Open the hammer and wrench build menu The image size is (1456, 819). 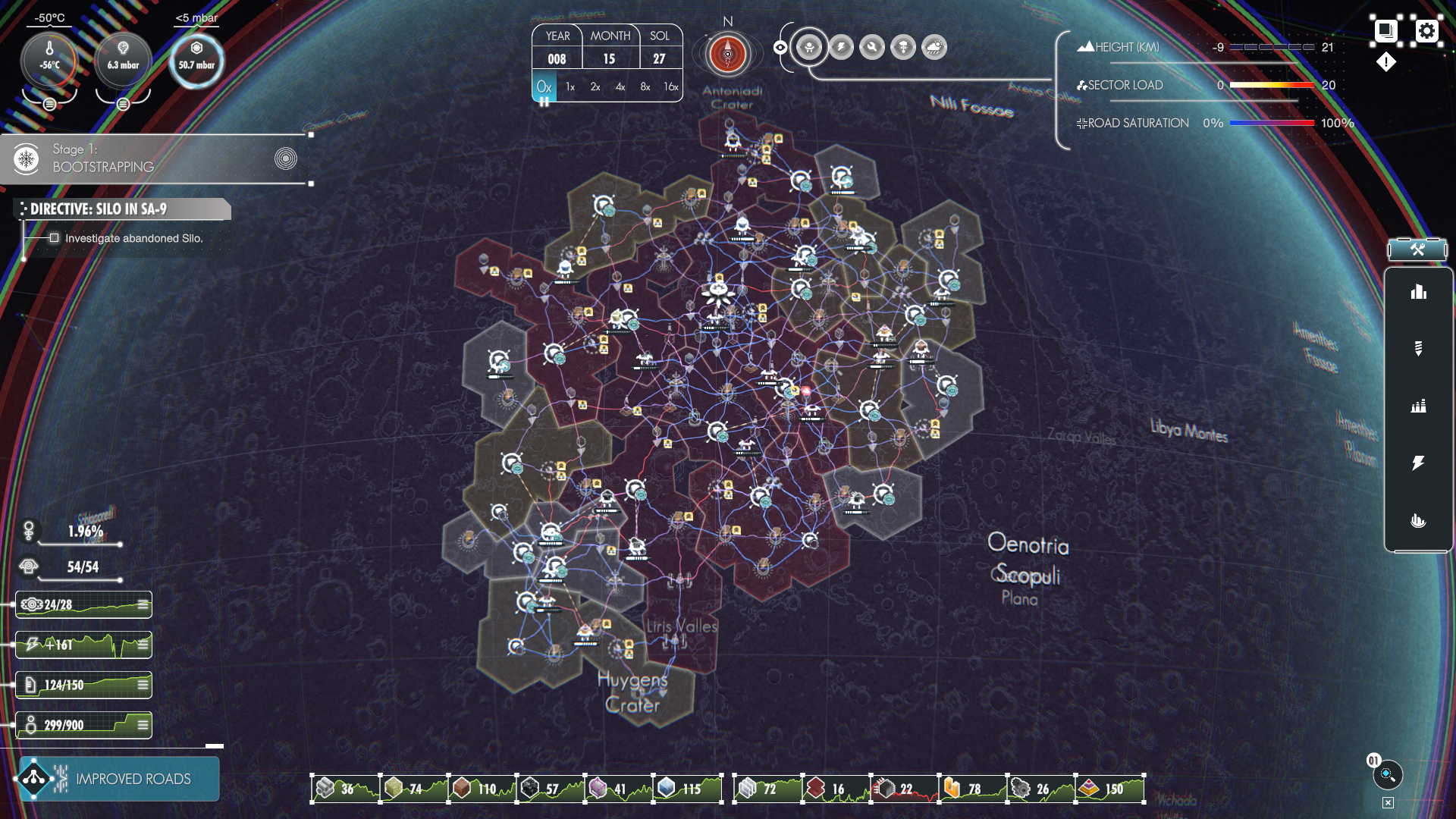tap(1417, 249)
